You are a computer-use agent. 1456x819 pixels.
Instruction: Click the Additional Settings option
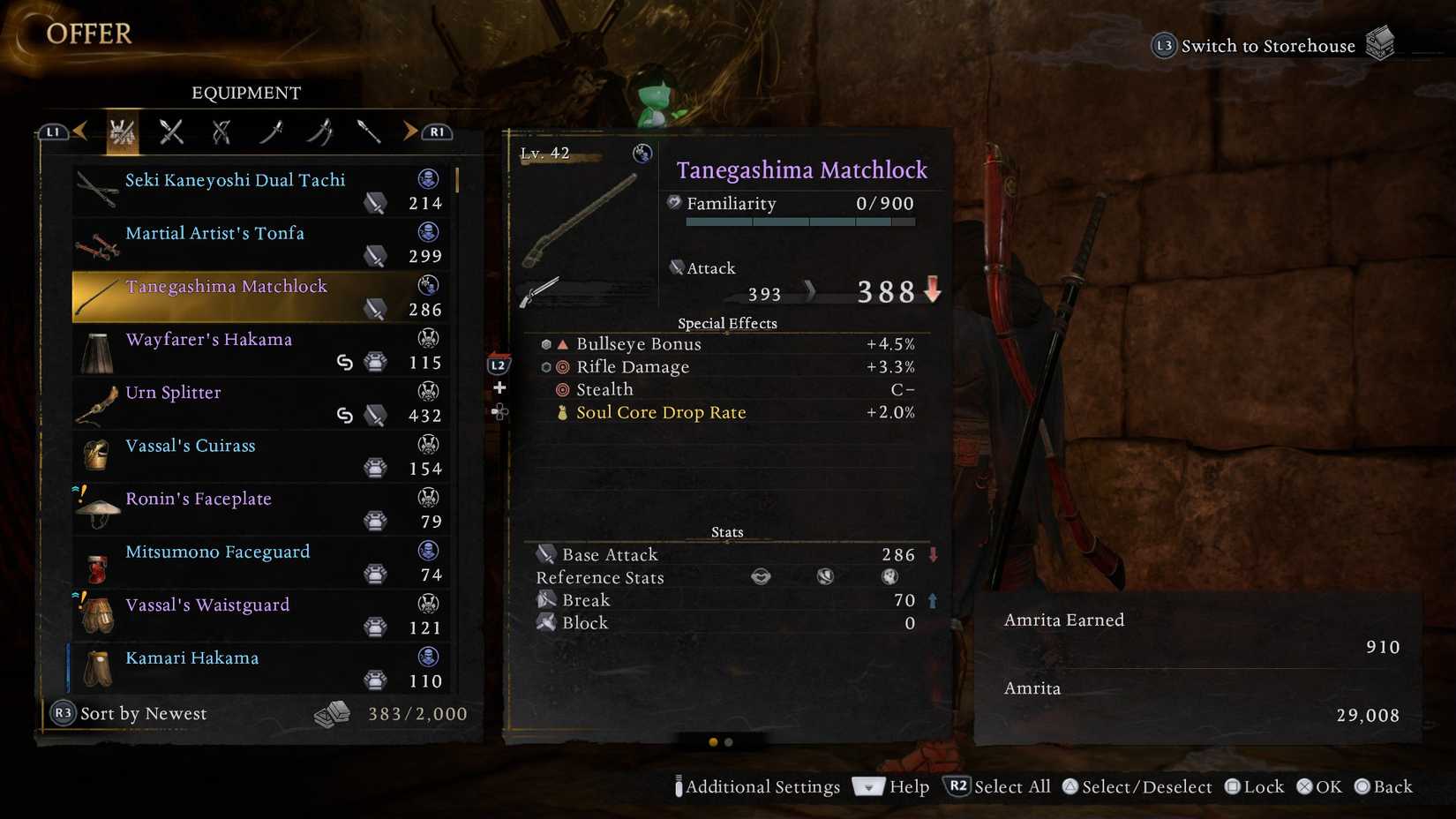[x=761, y=786]
